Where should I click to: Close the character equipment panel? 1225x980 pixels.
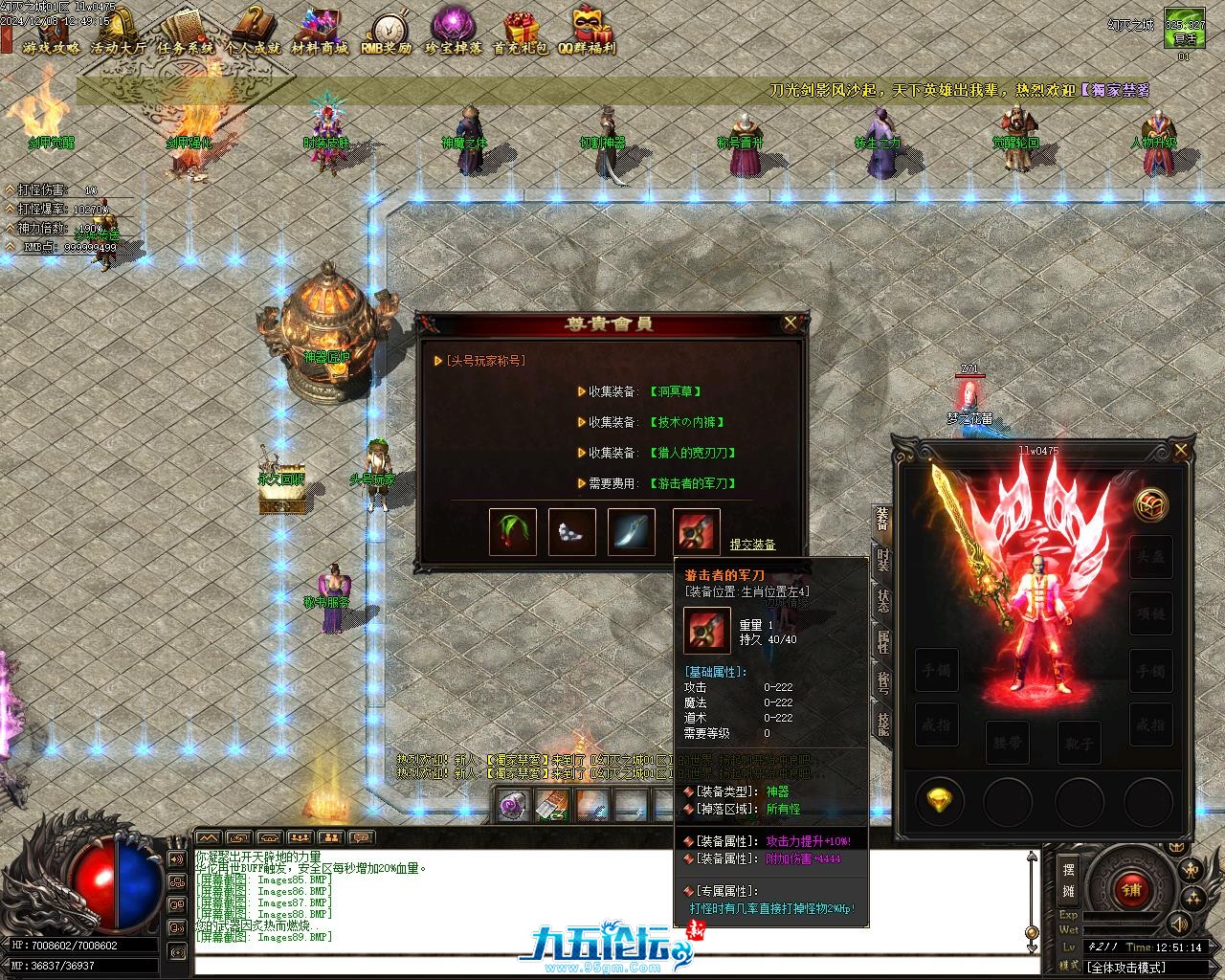1181,450
